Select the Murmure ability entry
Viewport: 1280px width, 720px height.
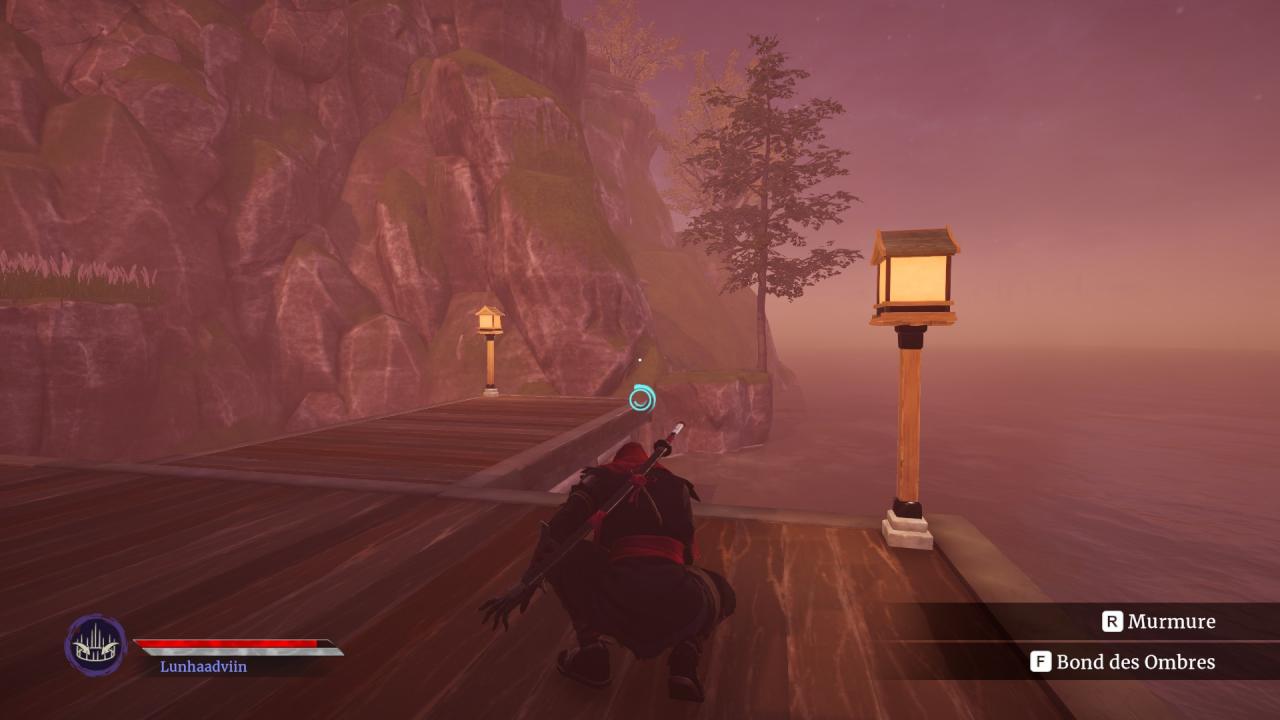(x=1159, y=622)
